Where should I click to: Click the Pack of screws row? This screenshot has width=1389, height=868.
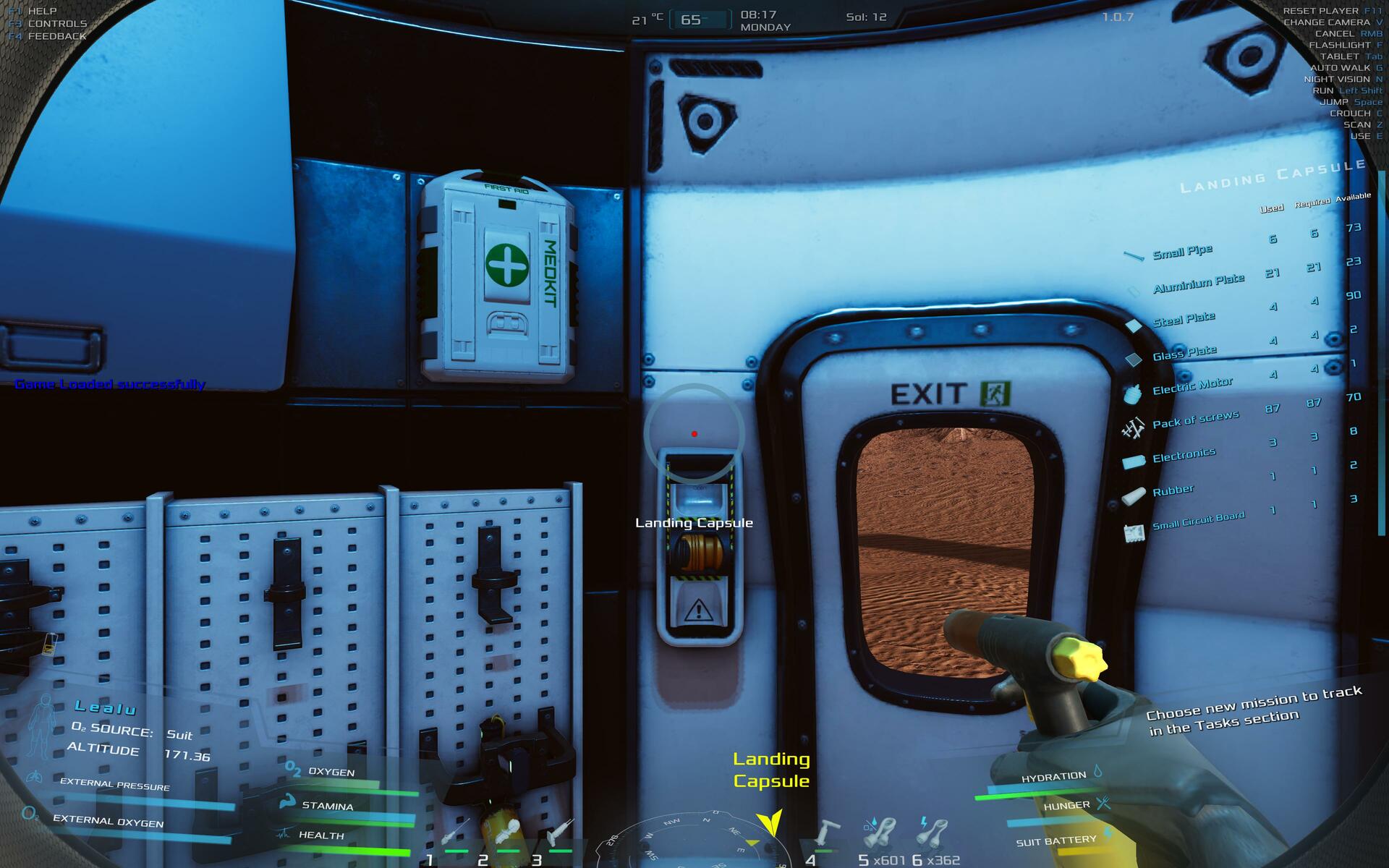[x=1195, y=420]
